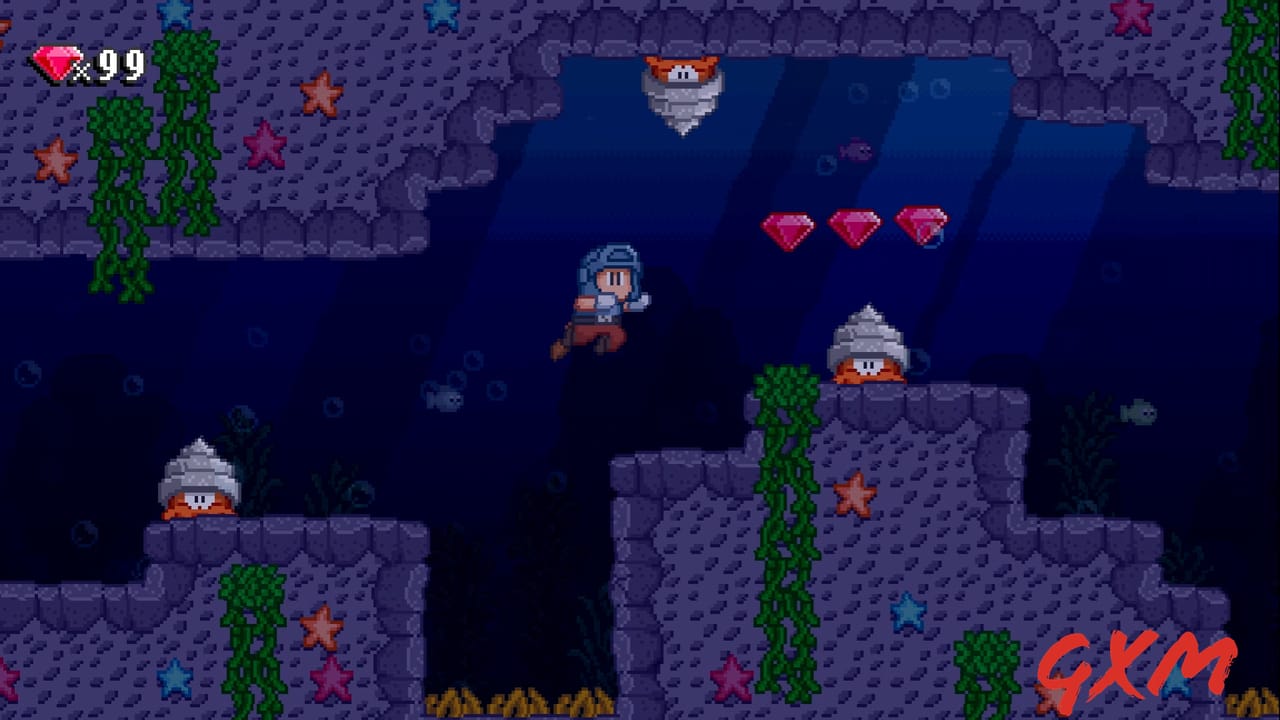Click the middle ruby gem

click(x=855, y=226)
